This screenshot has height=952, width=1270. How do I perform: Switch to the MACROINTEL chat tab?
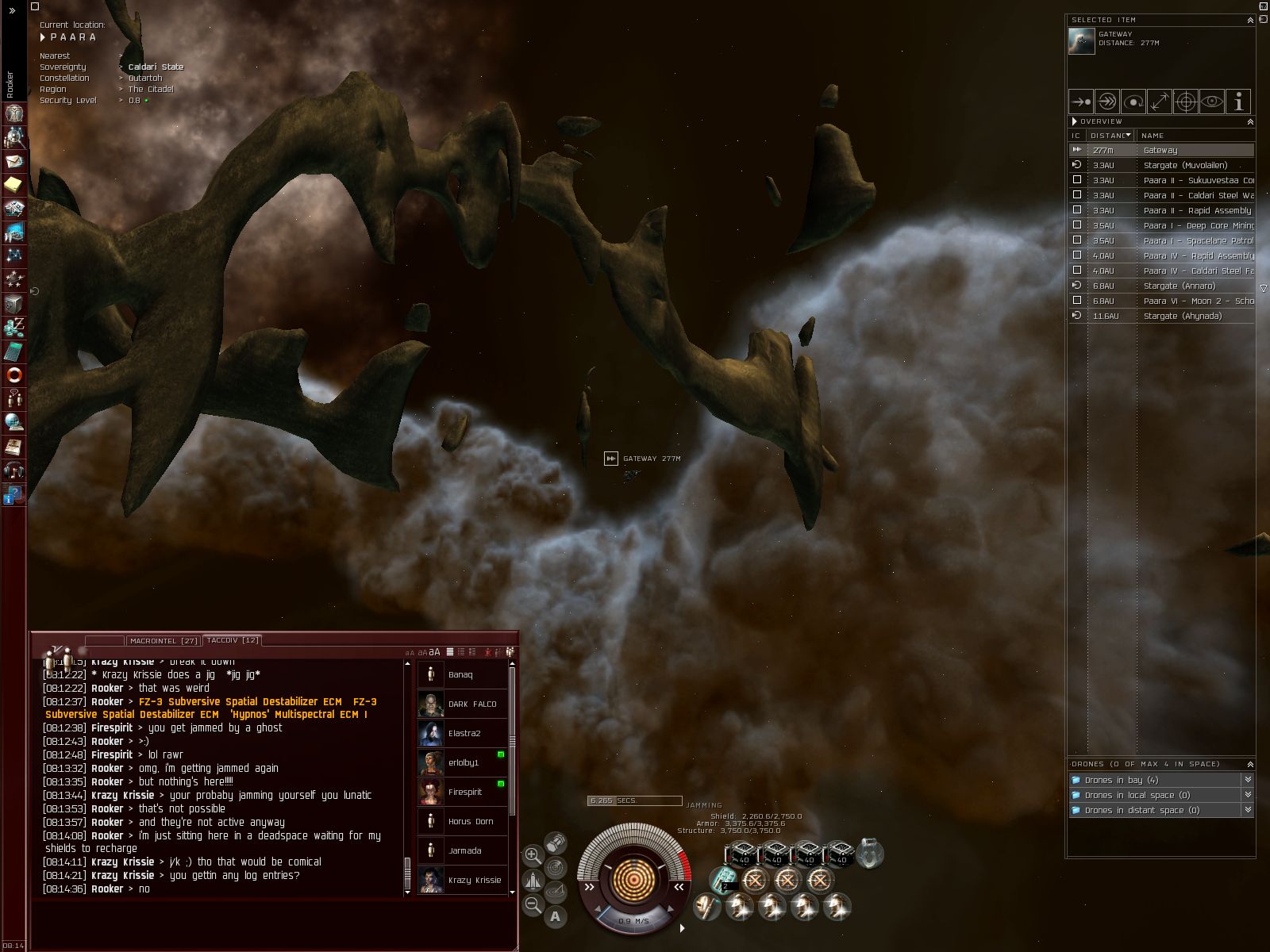pos(163,640)
